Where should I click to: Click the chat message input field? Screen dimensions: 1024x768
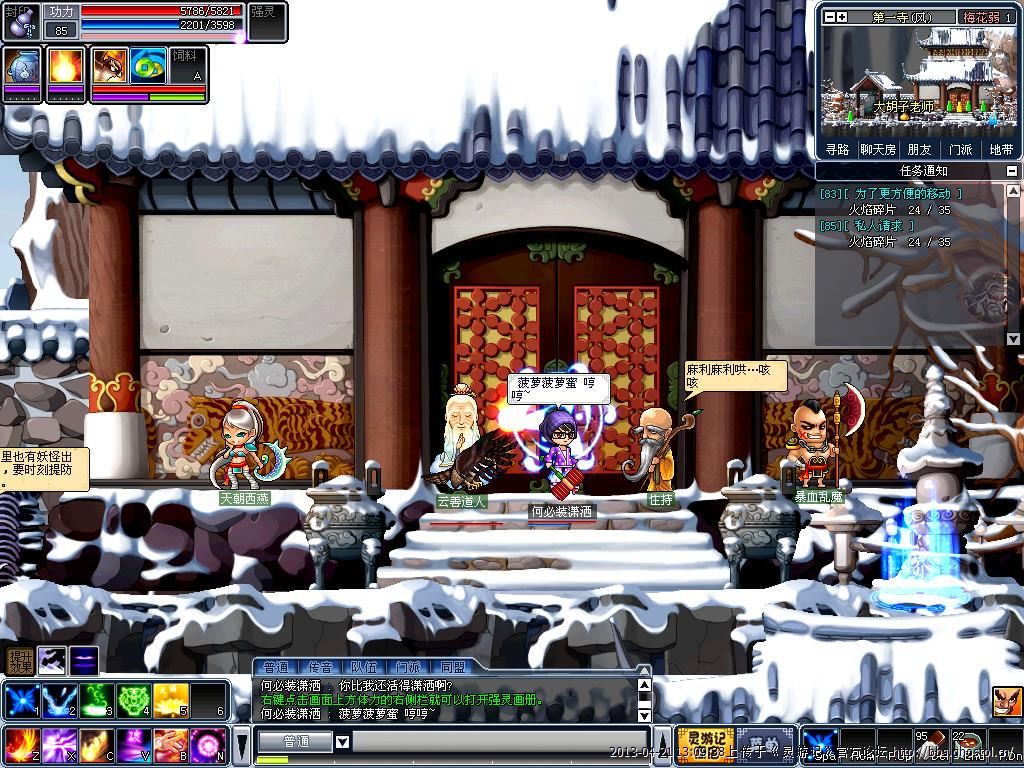[x=495, y=741]
